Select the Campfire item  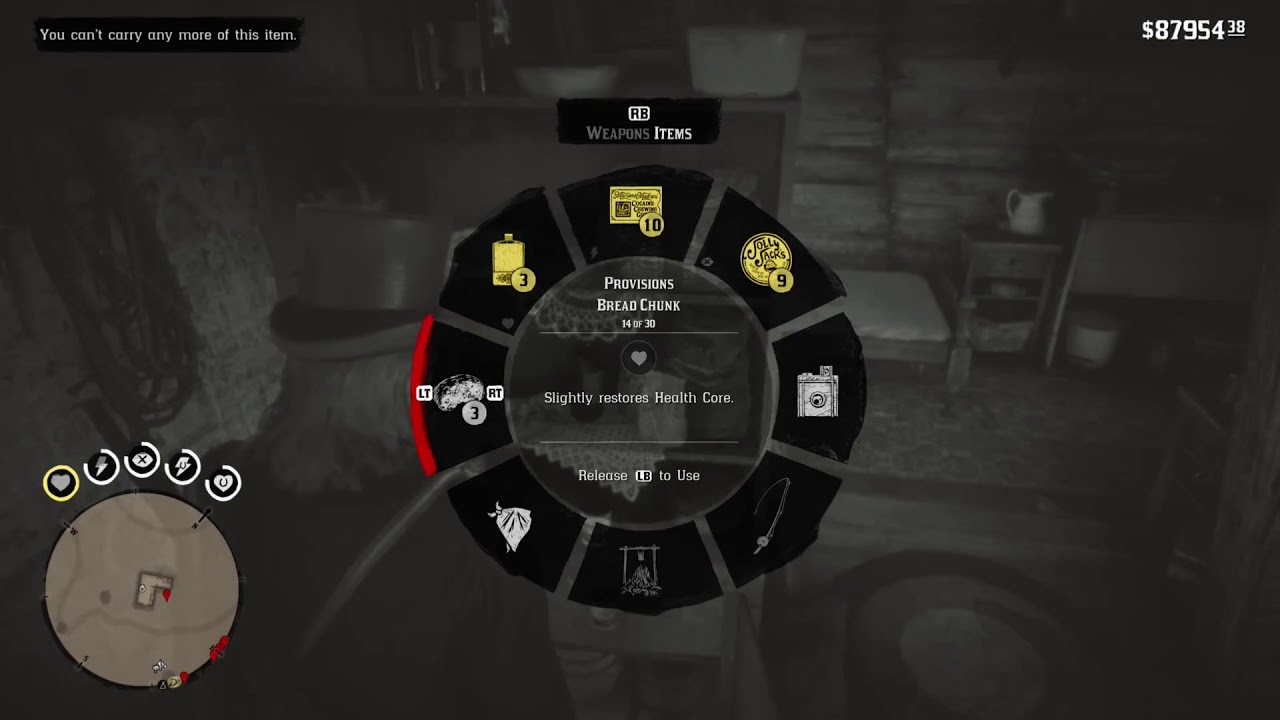point(641,571)
